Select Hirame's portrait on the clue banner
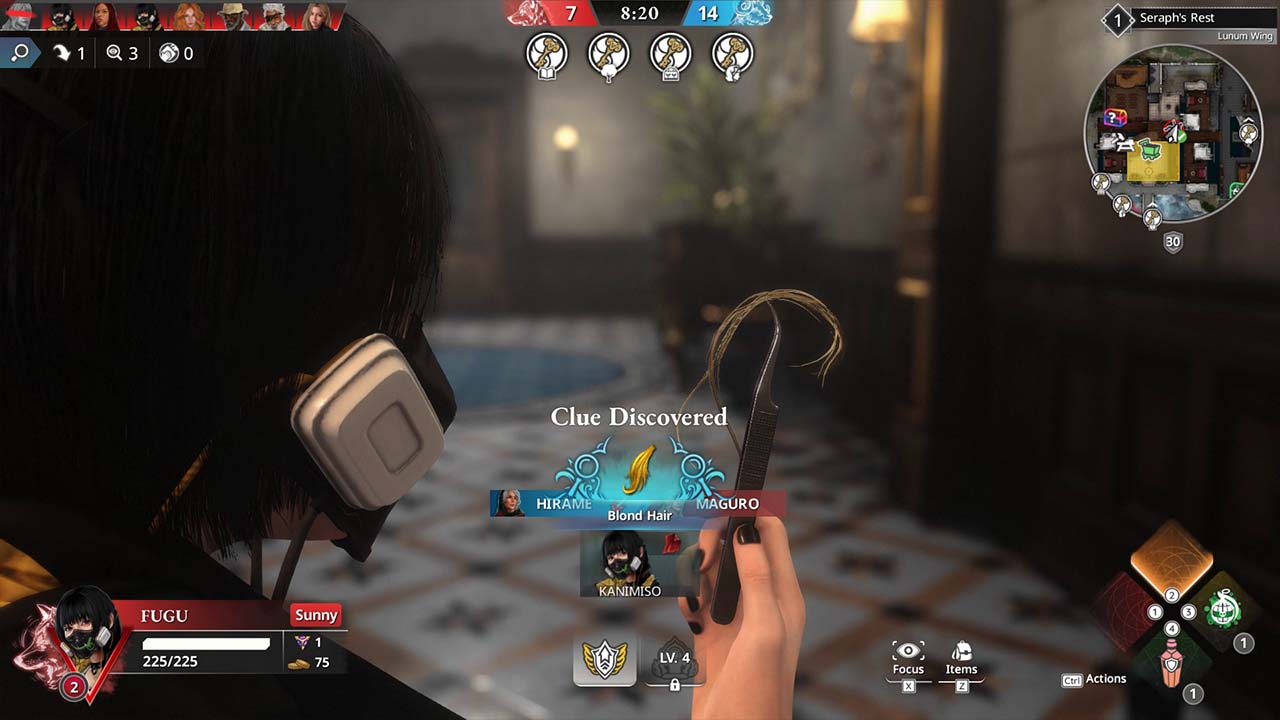This screenshot has height=720, width=1280. coord(509,503)
